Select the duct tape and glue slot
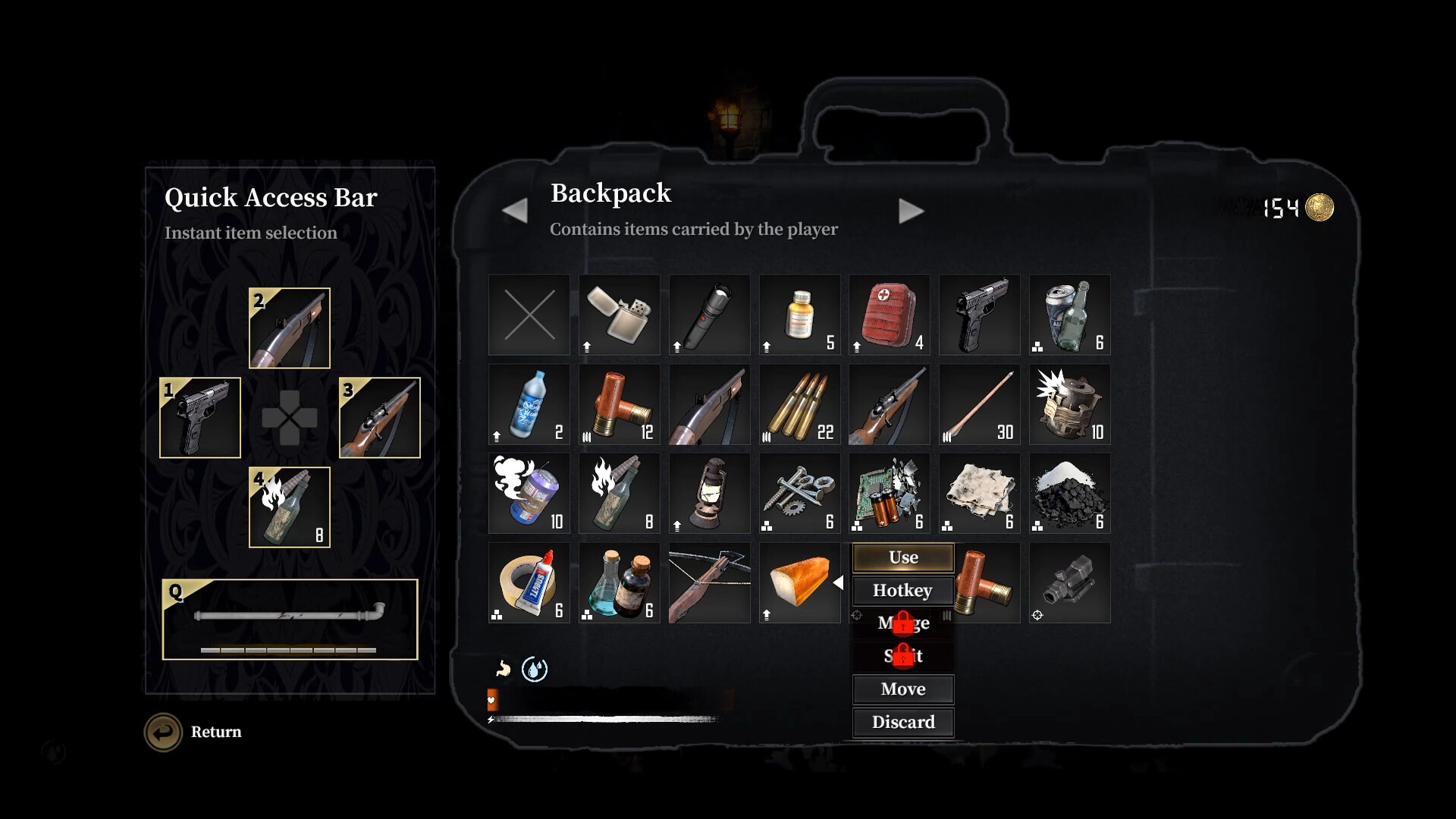The height and width of the screenshot is (819, 1456). point(529,583)
